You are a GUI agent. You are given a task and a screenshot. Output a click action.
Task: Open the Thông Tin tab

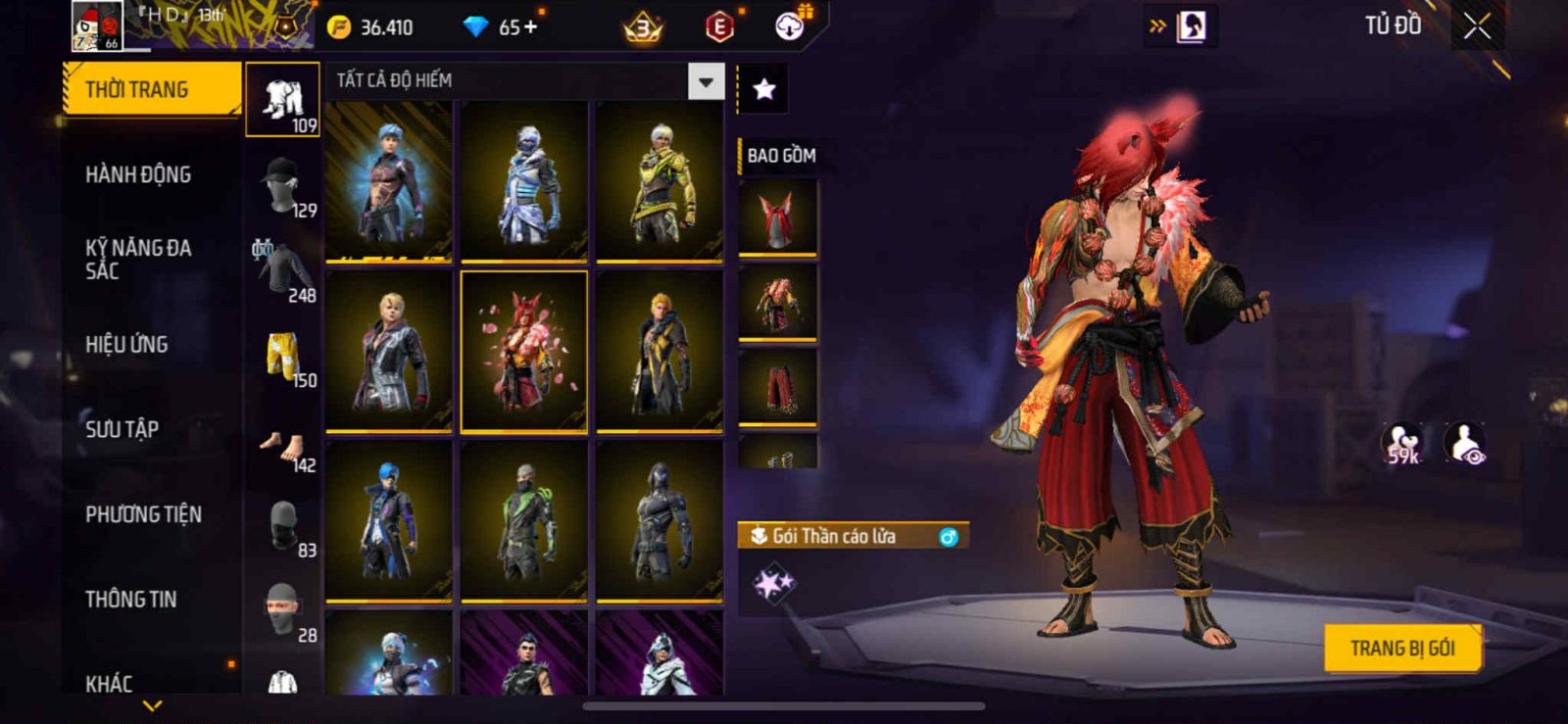(x=130, y=600)
